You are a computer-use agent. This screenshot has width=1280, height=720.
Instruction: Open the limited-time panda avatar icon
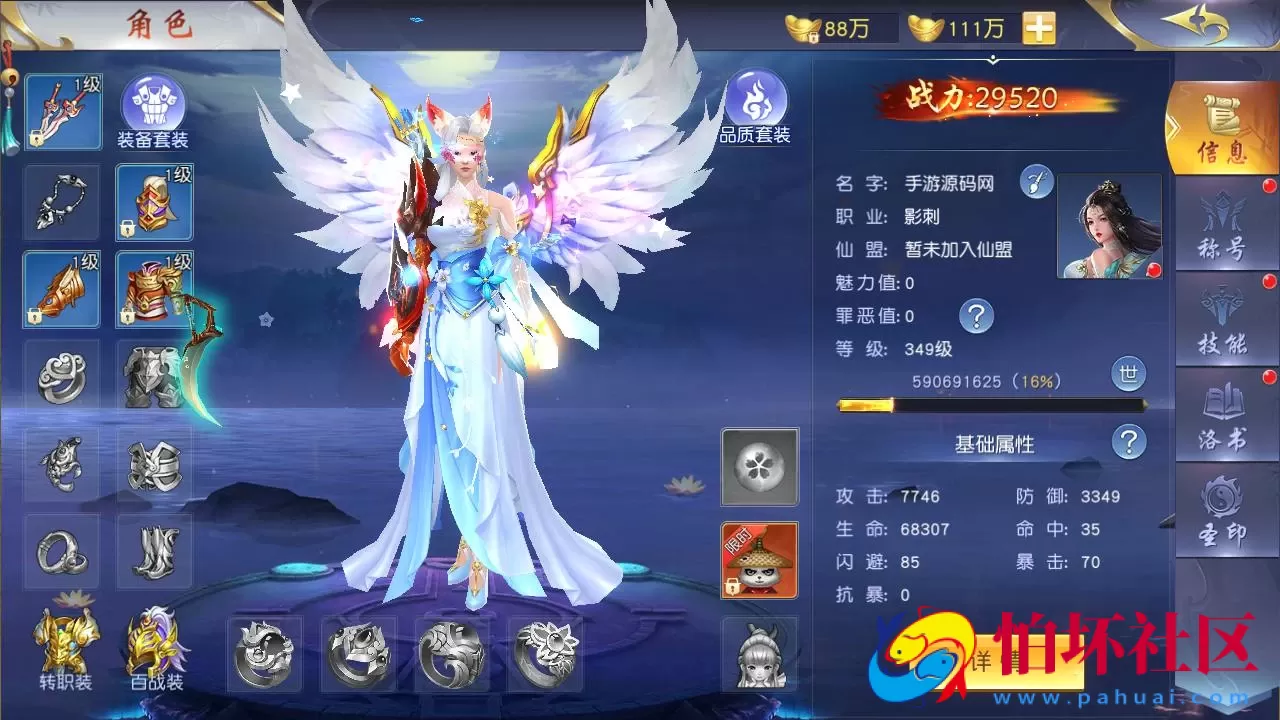point(757,560)
